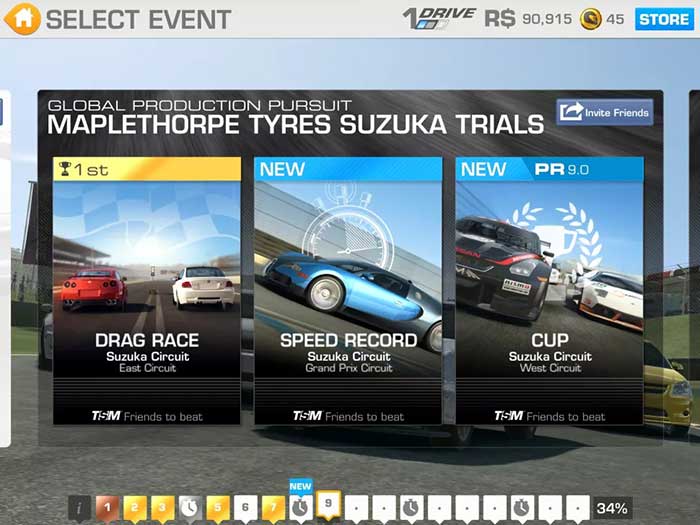Choose tier 7 marker
This screenshot has width=700, height=525.
tap(272, 508)
